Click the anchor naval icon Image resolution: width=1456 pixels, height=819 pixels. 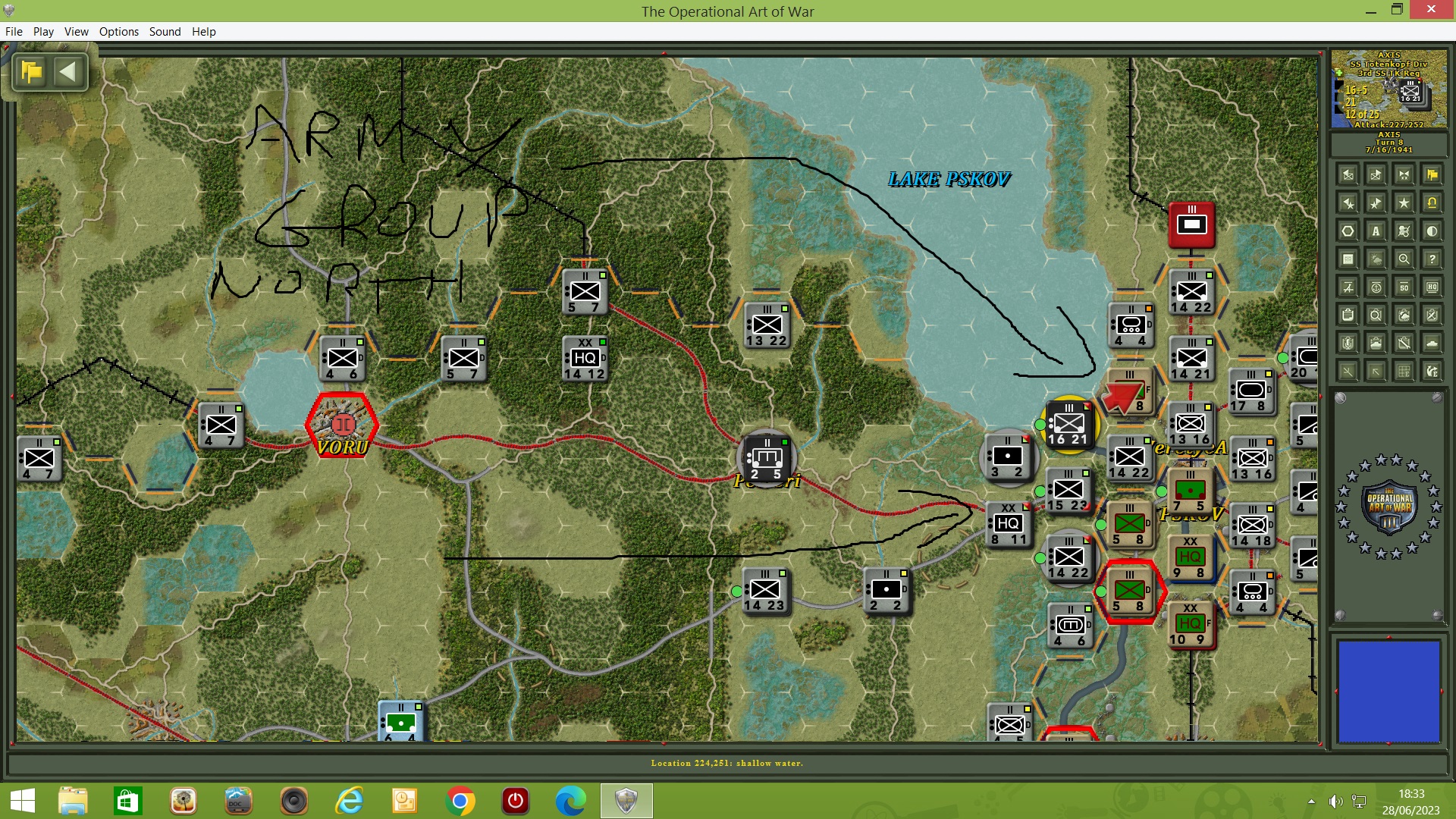(1376, 287)
